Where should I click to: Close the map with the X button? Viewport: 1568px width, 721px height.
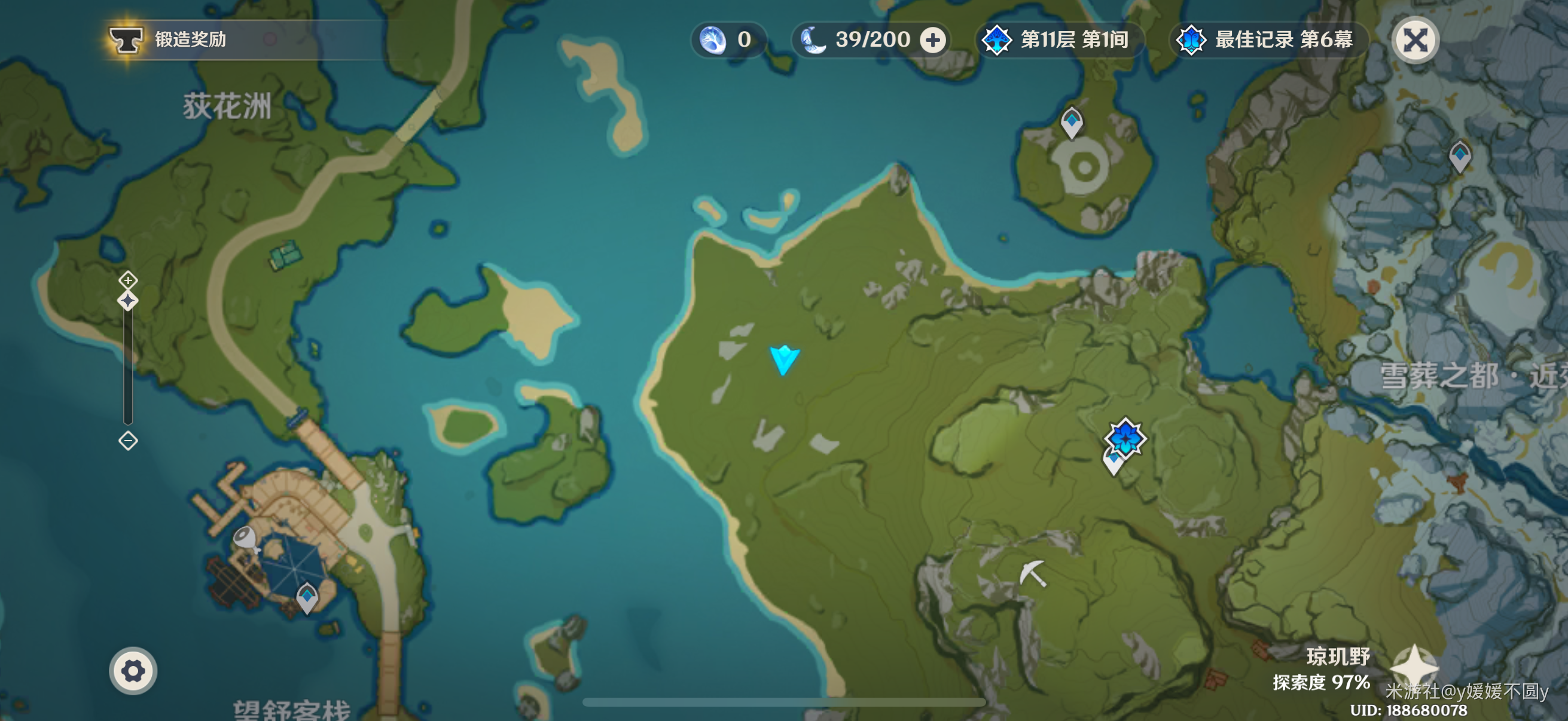1416,40
